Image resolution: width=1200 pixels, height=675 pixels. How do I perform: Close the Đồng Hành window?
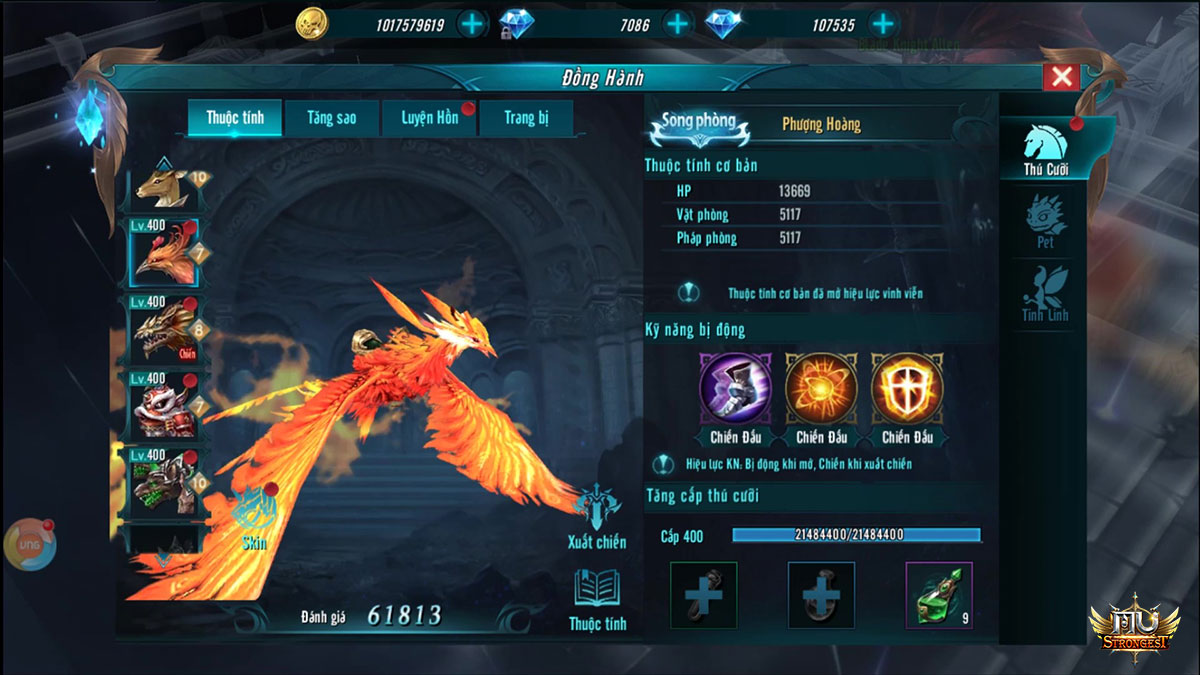coord(1061,77)
